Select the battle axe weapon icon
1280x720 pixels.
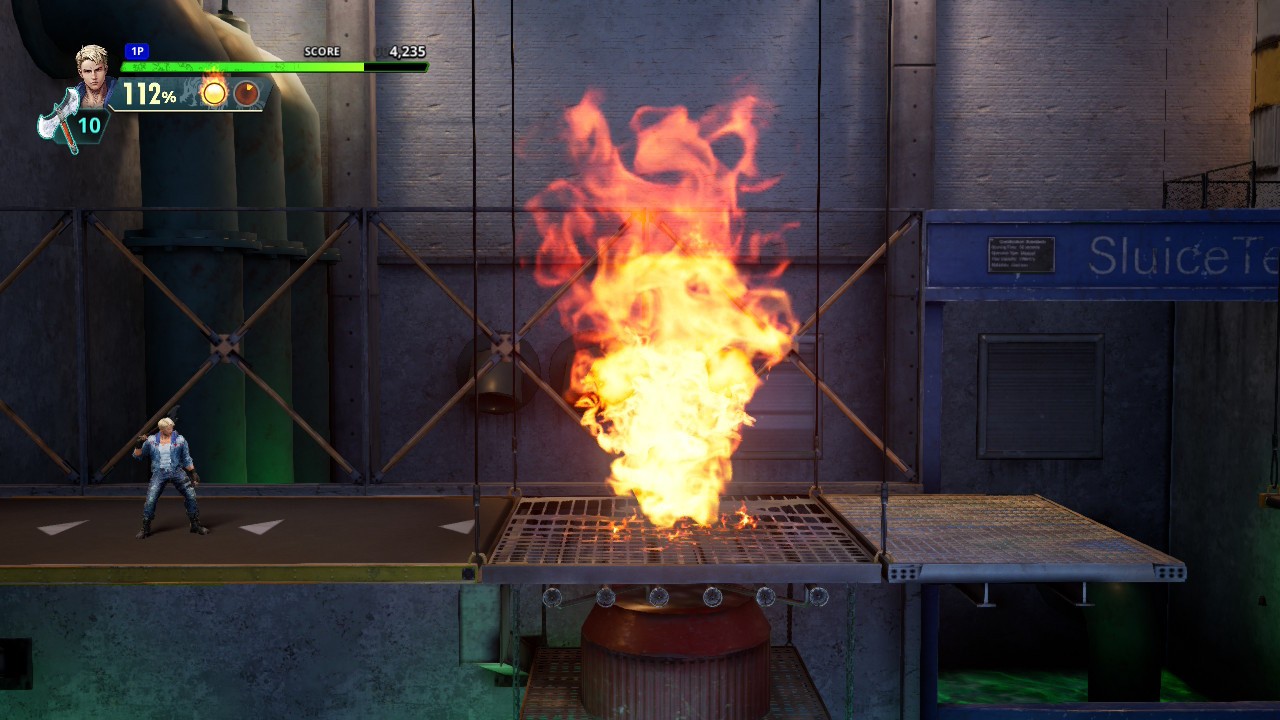56,120
